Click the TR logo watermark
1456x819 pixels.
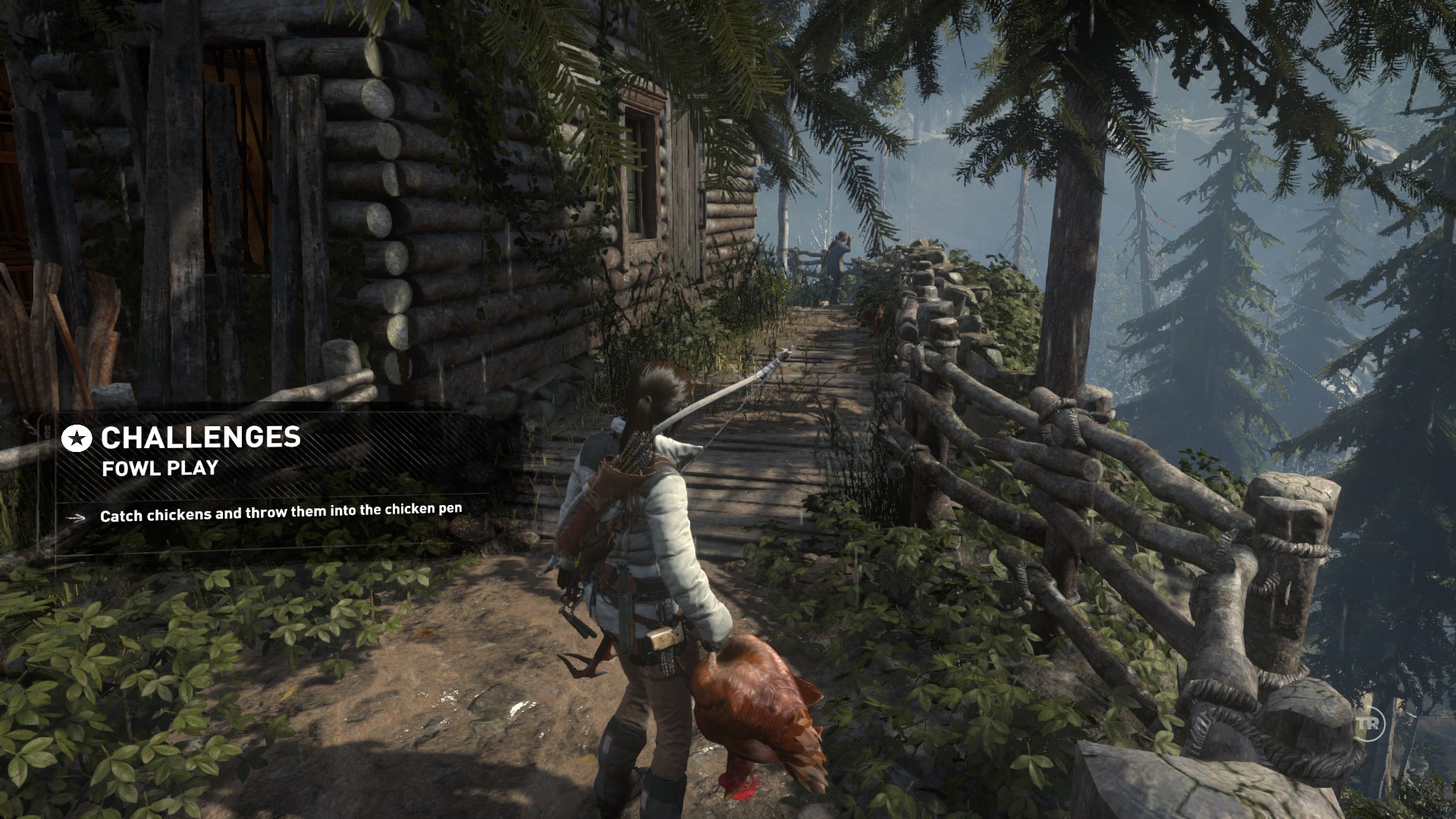pyautogui.click(x=1367, y=723)
